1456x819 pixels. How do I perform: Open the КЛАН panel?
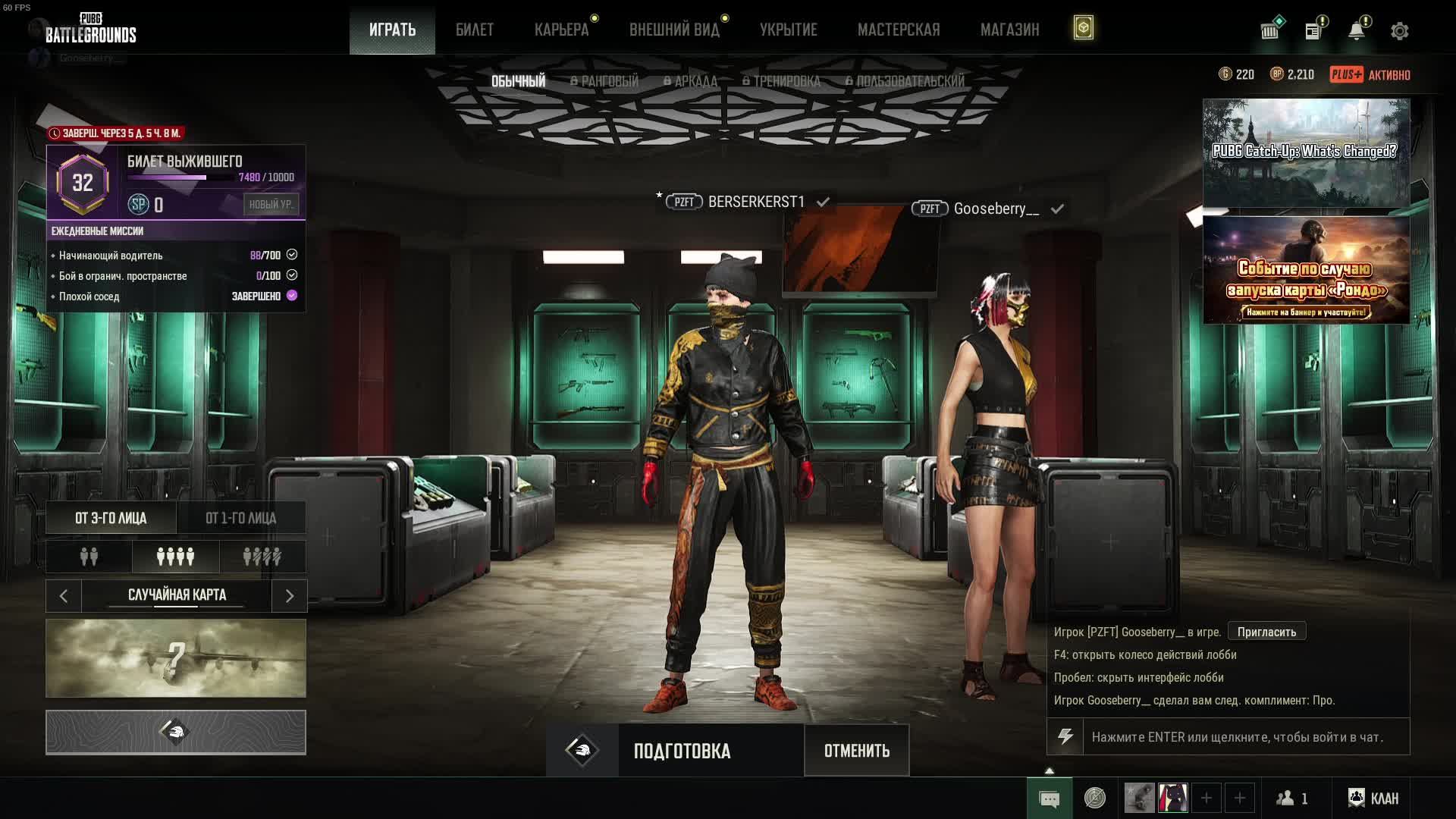[1373, 798]
